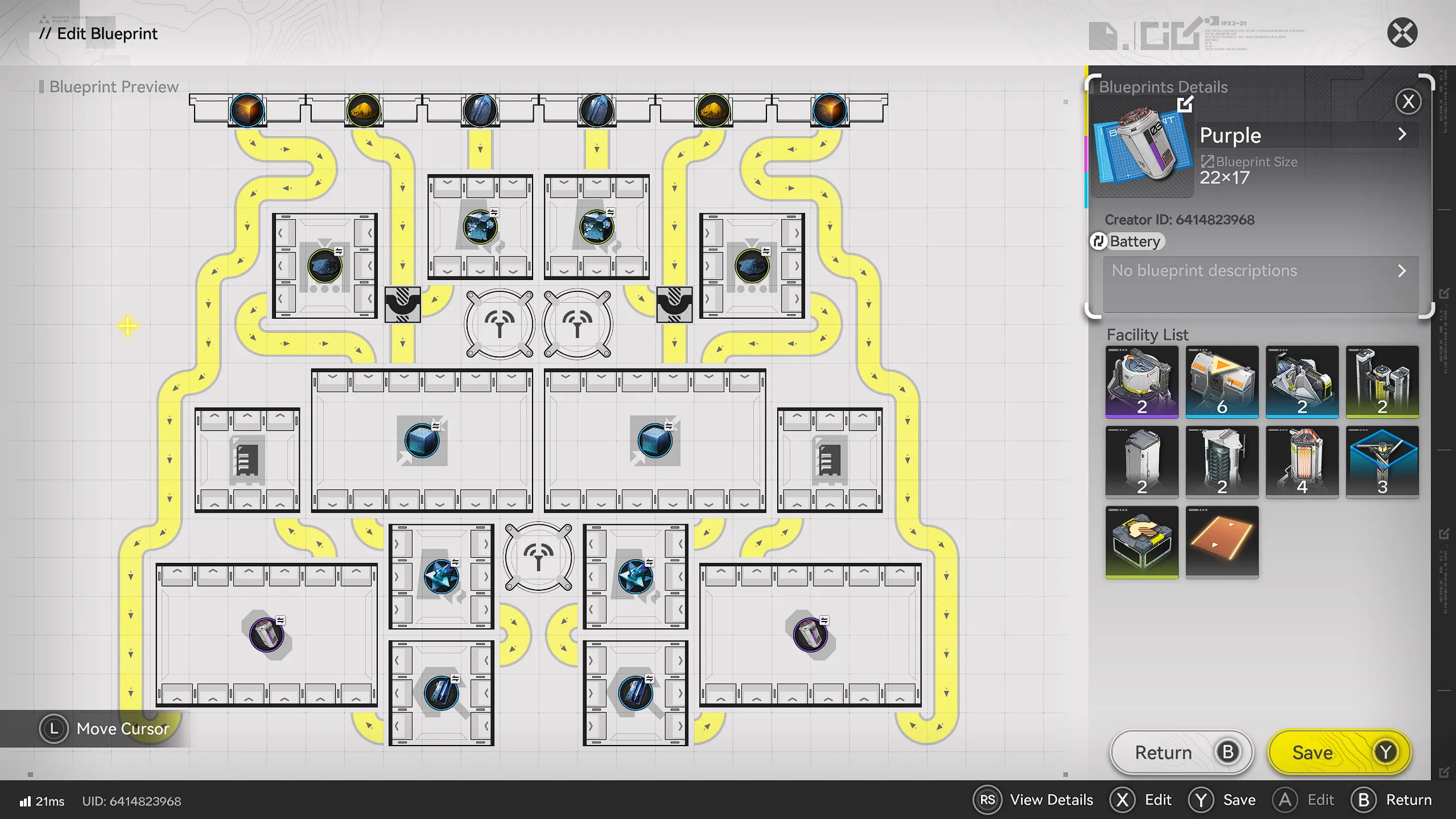Click the Return button
The width and height of the screenshot is (1456, 819).
pos(1181,752)
